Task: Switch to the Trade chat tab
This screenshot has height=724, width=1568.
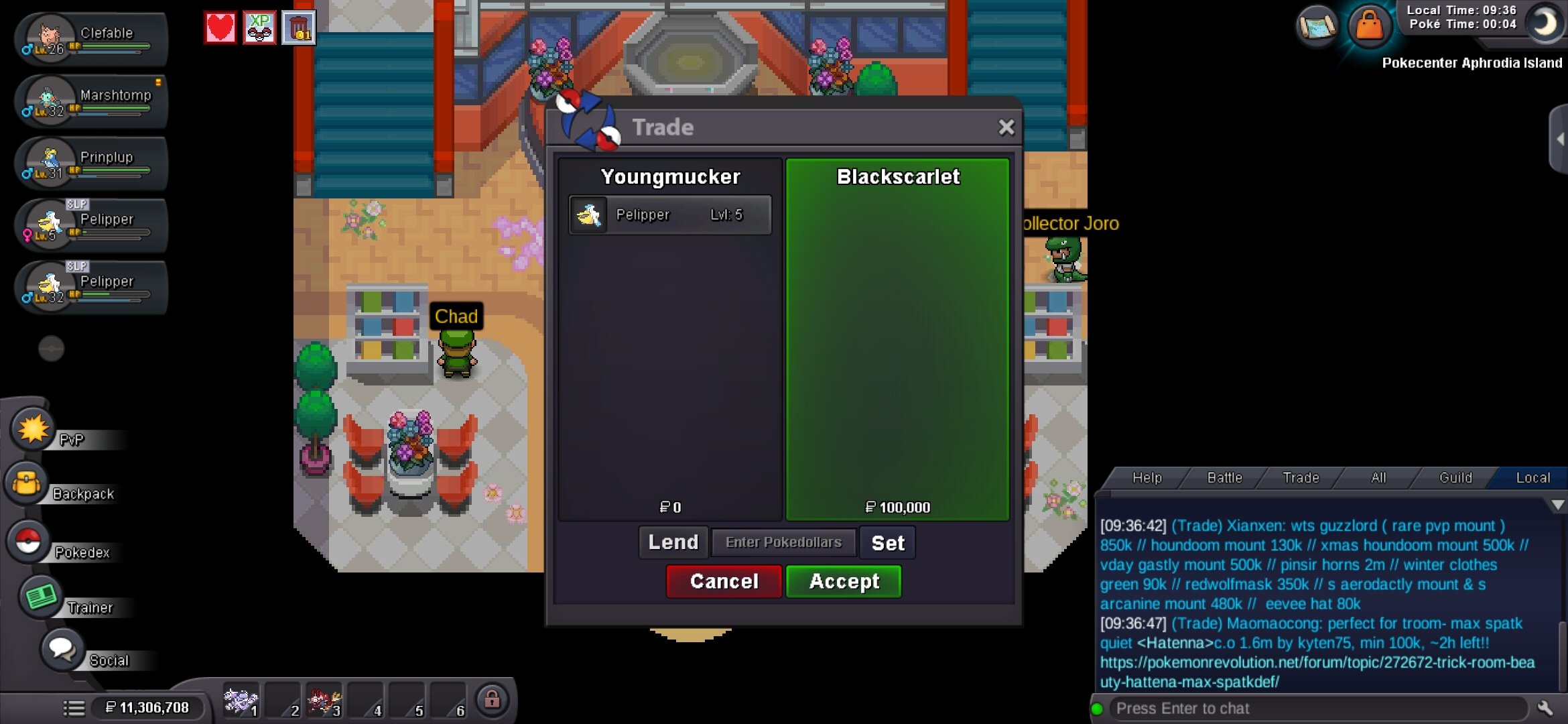Action: tap(1301, 478)
